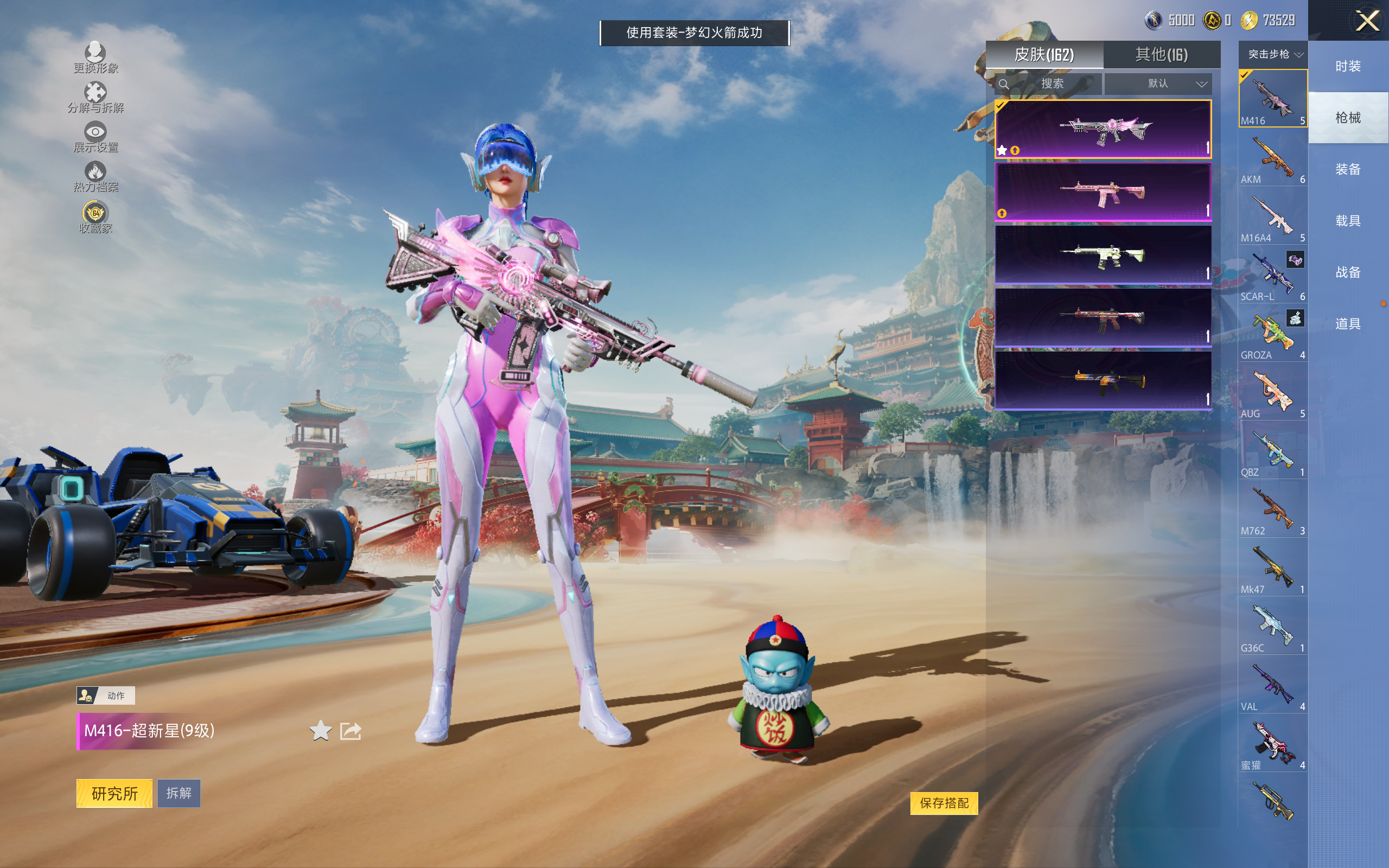Switch to the 其他(16) tab
Viewport: 1389px width, 868px height.
(x=1161, y=55)
